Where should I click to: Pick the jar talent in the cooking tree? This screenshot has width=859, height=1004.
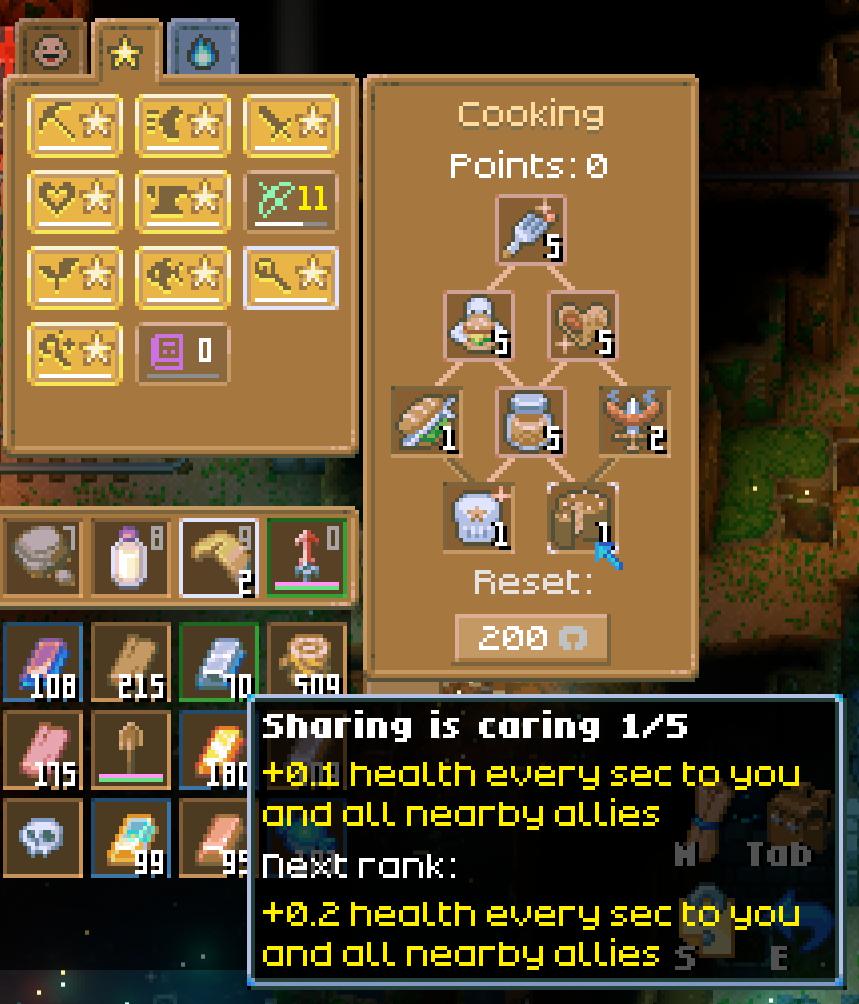pyautogui.click(x=530, y=421)
